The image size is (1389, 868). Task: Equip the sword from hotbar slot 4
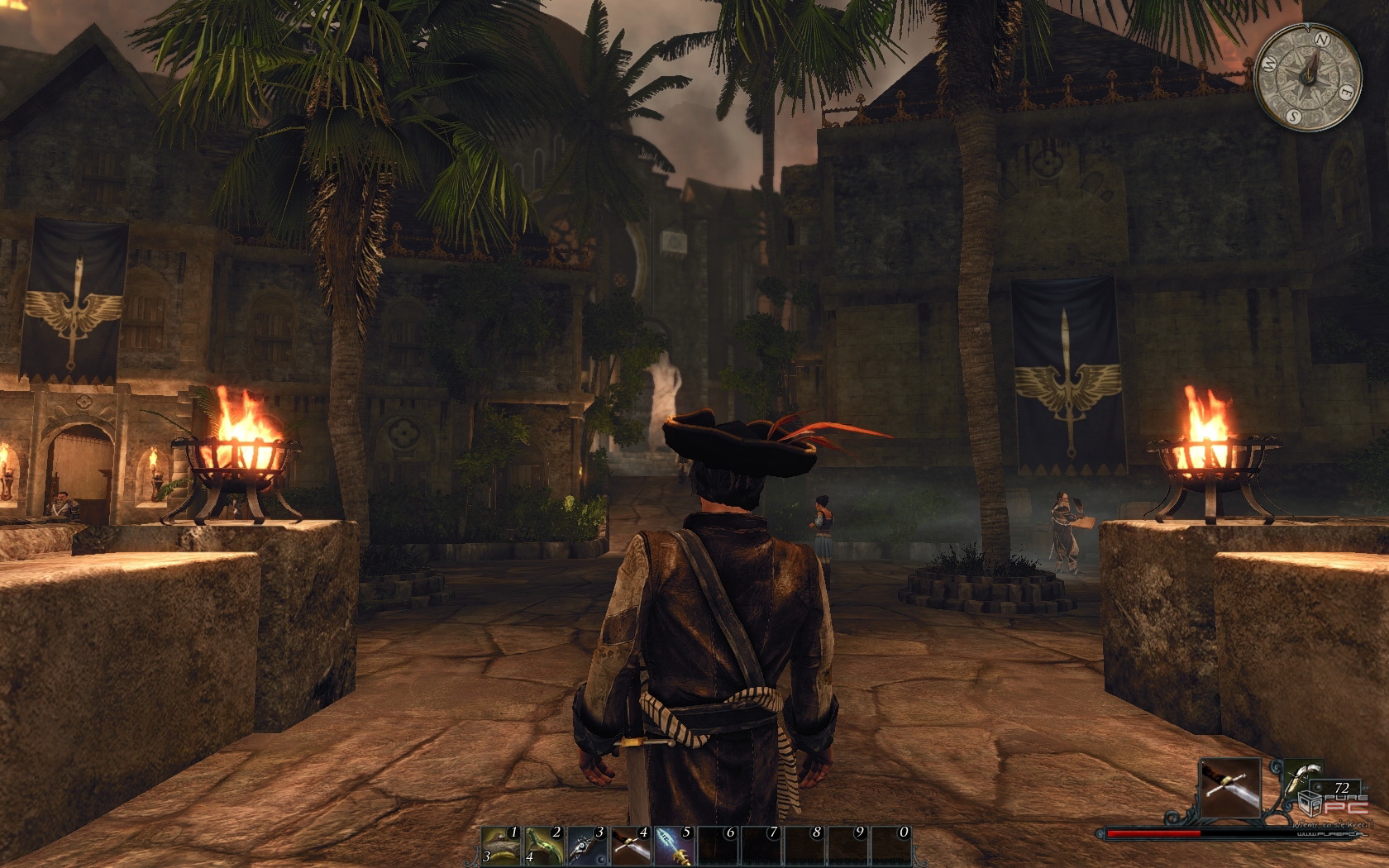click(630, 845)
